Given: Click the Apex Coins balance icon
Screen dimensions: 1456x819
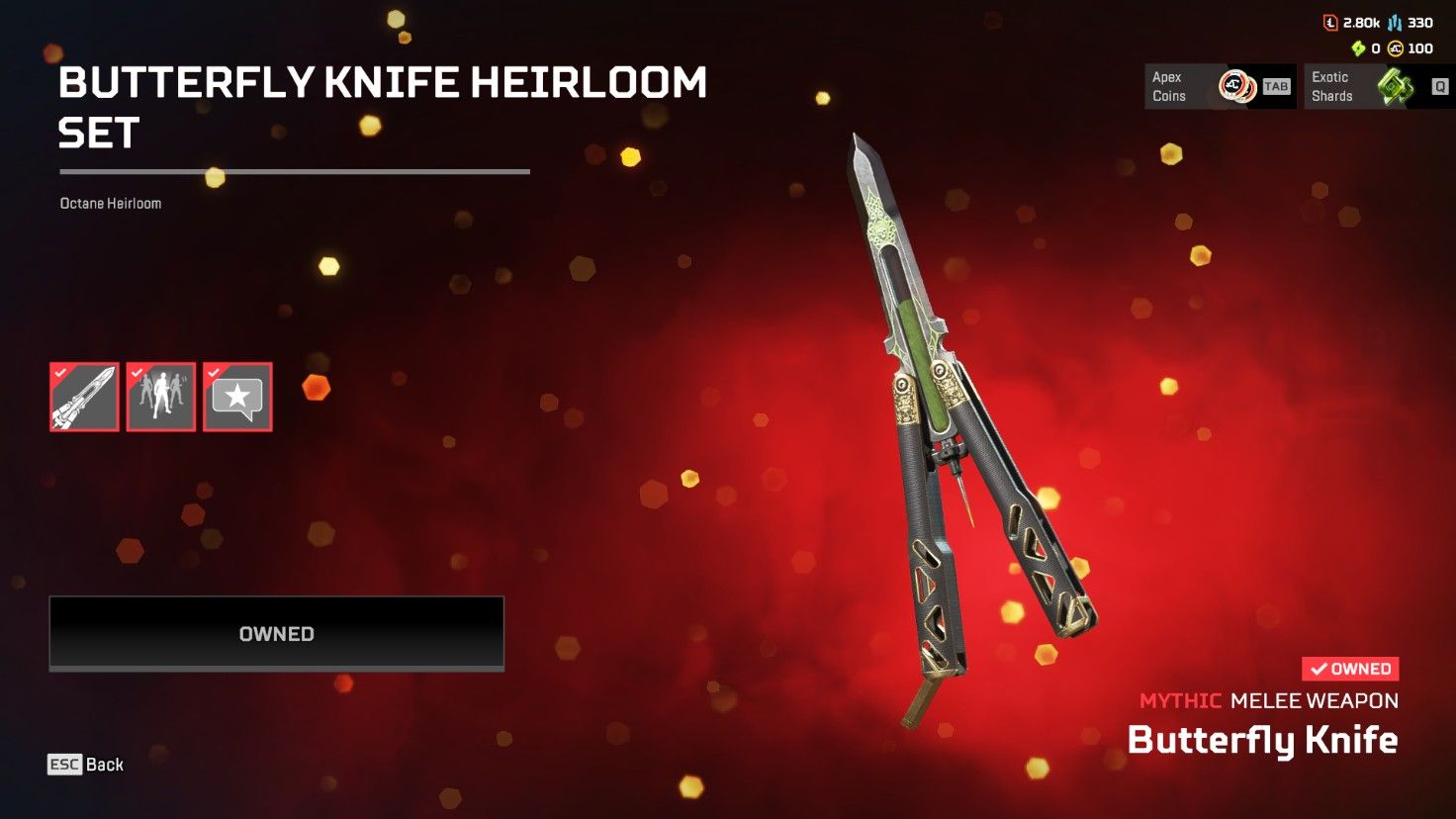Looking at the screenshot, I should point(1396,46).
